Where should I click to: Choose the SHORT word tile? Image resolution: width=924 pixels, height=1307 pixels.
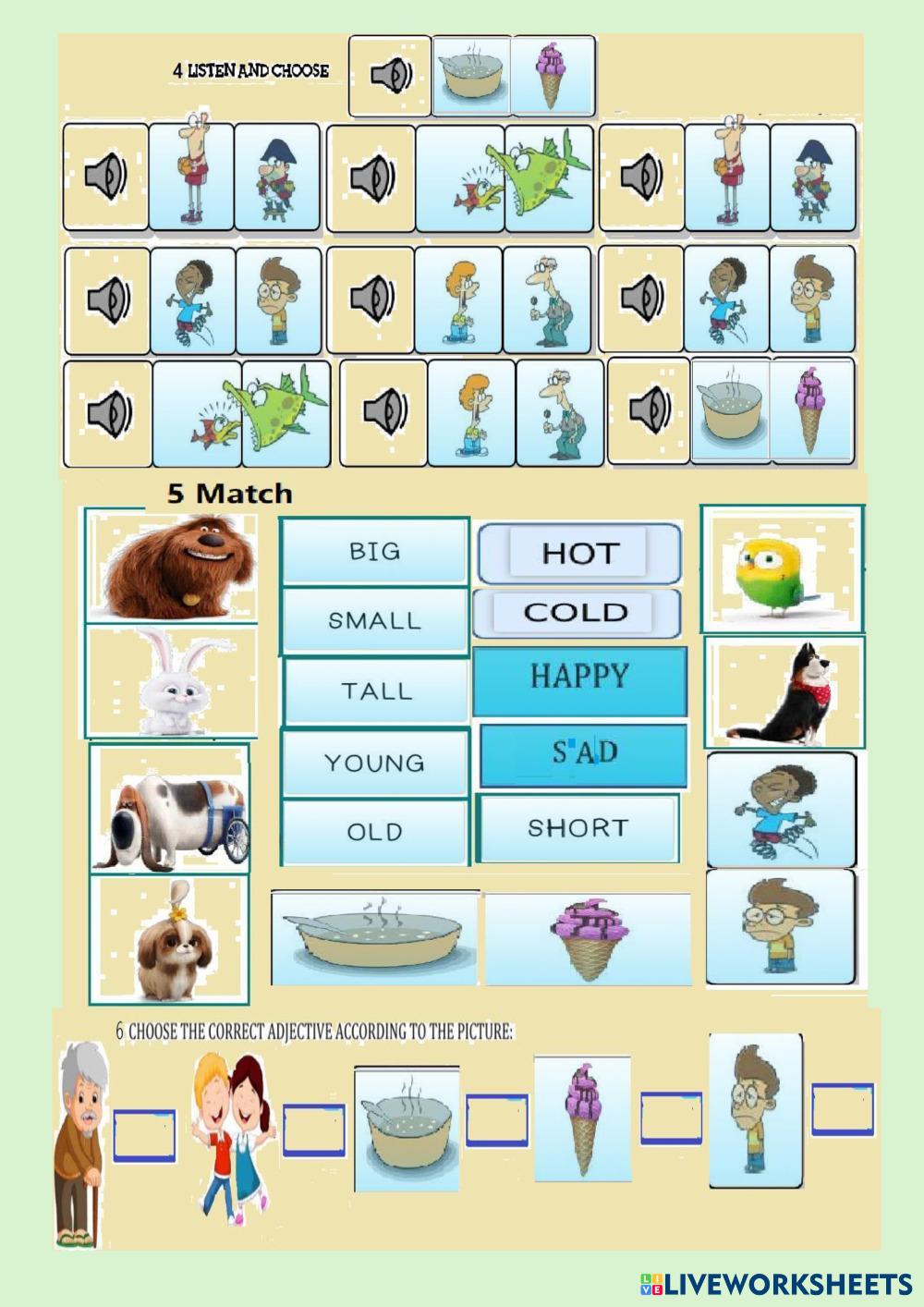click(578, 828)
